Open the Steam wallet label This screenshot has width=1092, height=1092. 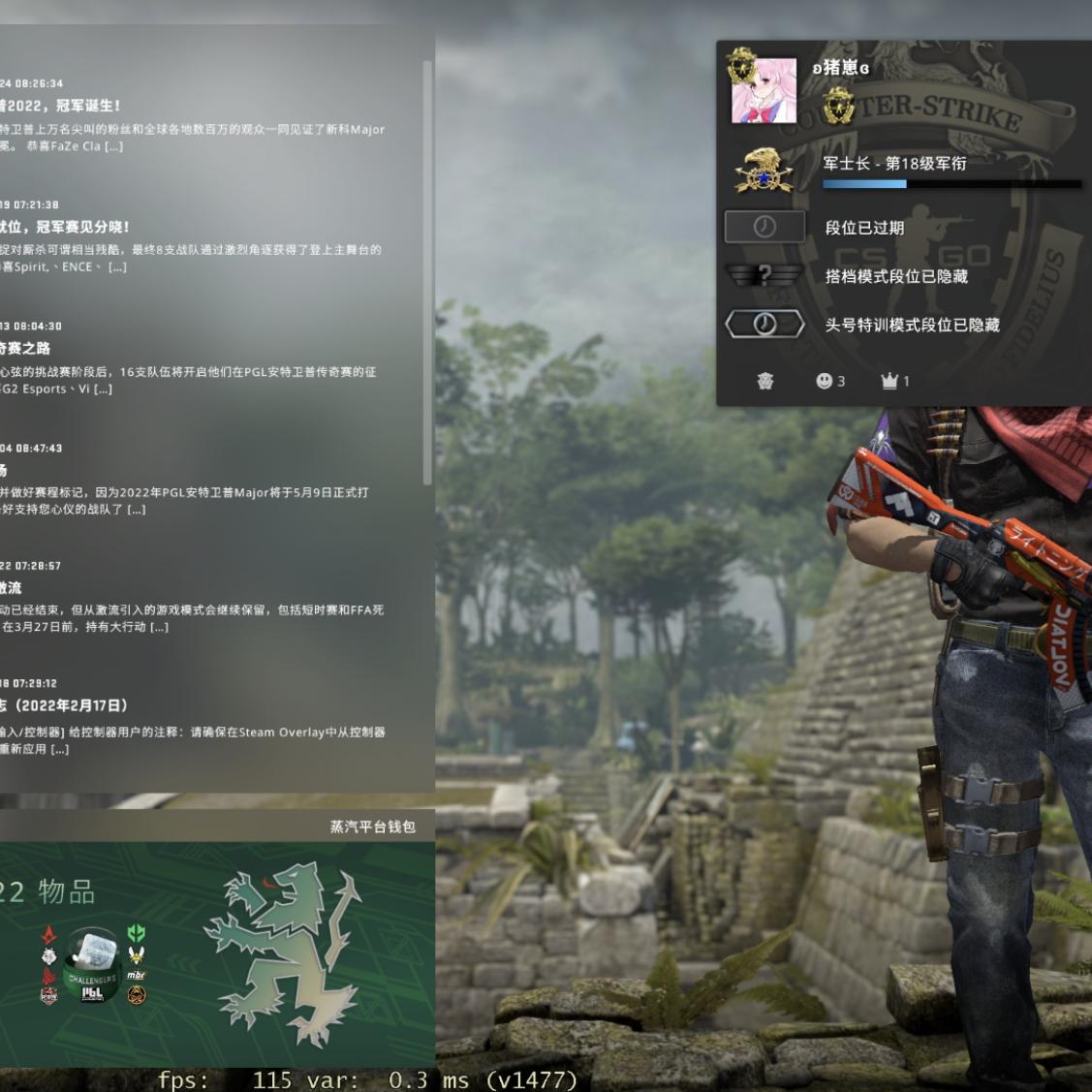tap(372, 827)
